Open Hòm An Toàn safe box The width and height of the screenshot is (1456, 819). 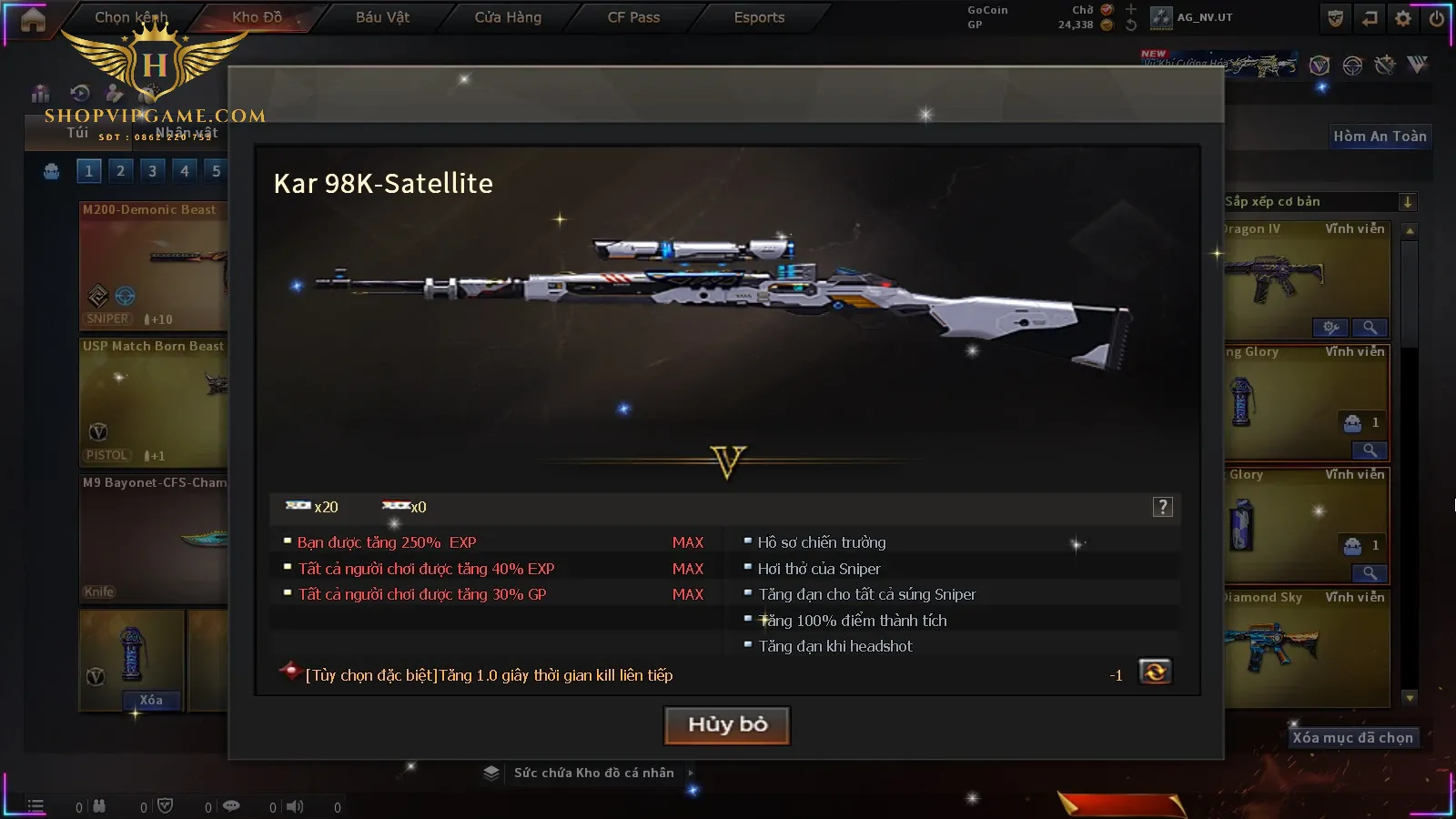coord(1380,136)
